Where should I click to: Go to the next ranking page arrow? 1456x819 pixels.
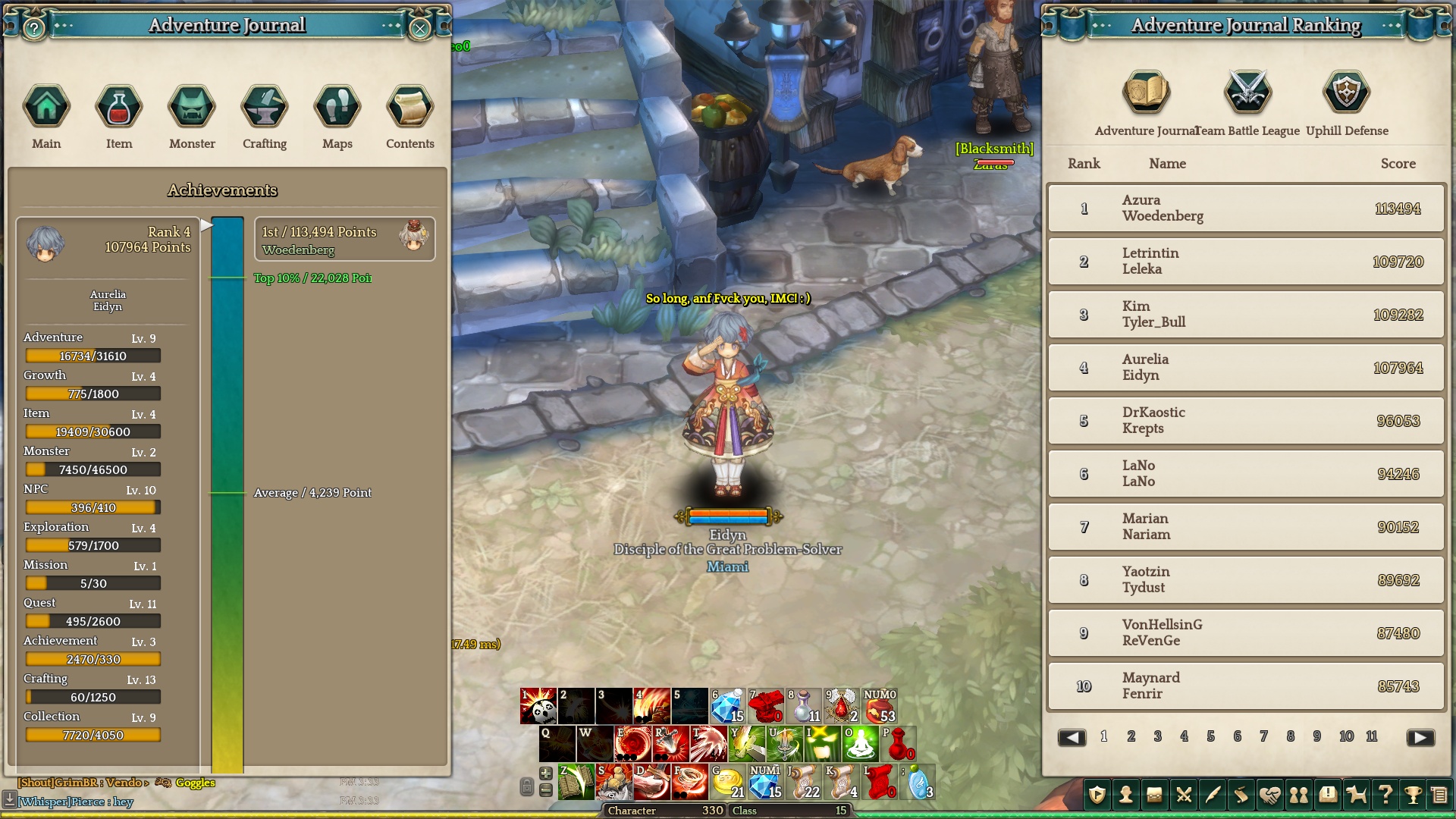coord(1420,737)
